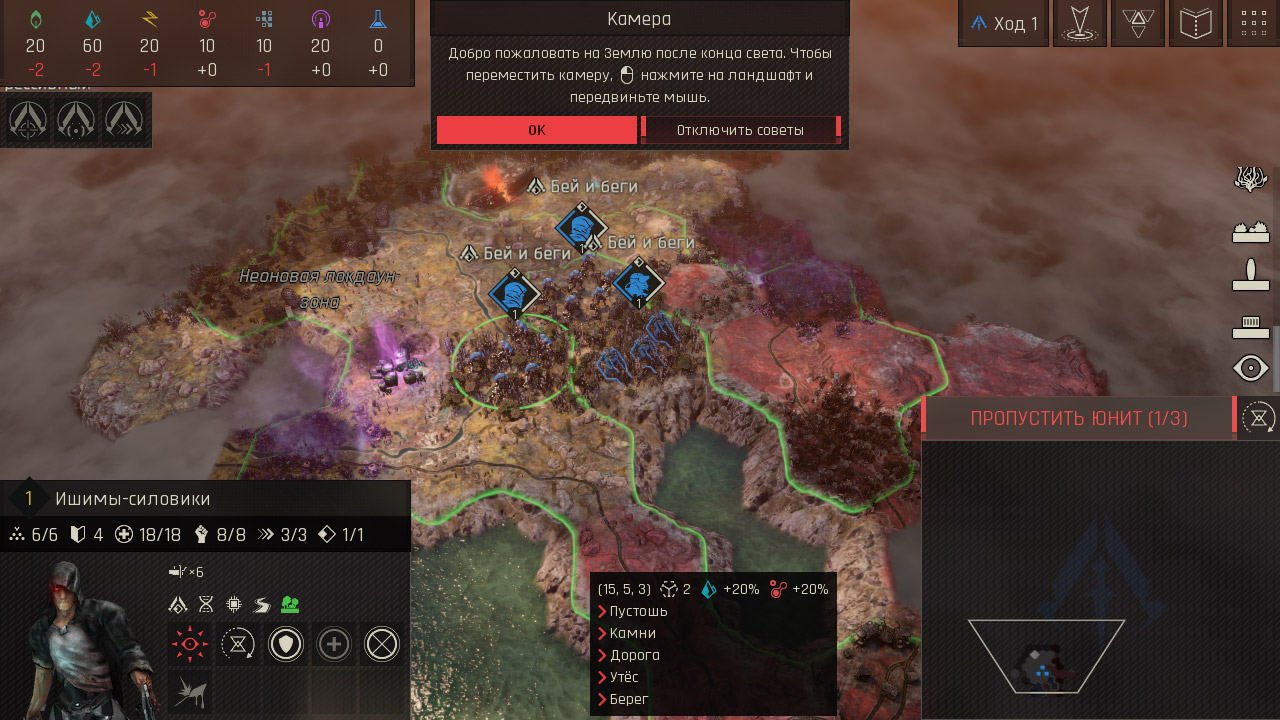The height and width of the screenshot is (720, 1280).
Task: Click the hourglass end-turn icon beside skip unit
Action: pyautogui.click(x=1257, y=418)
